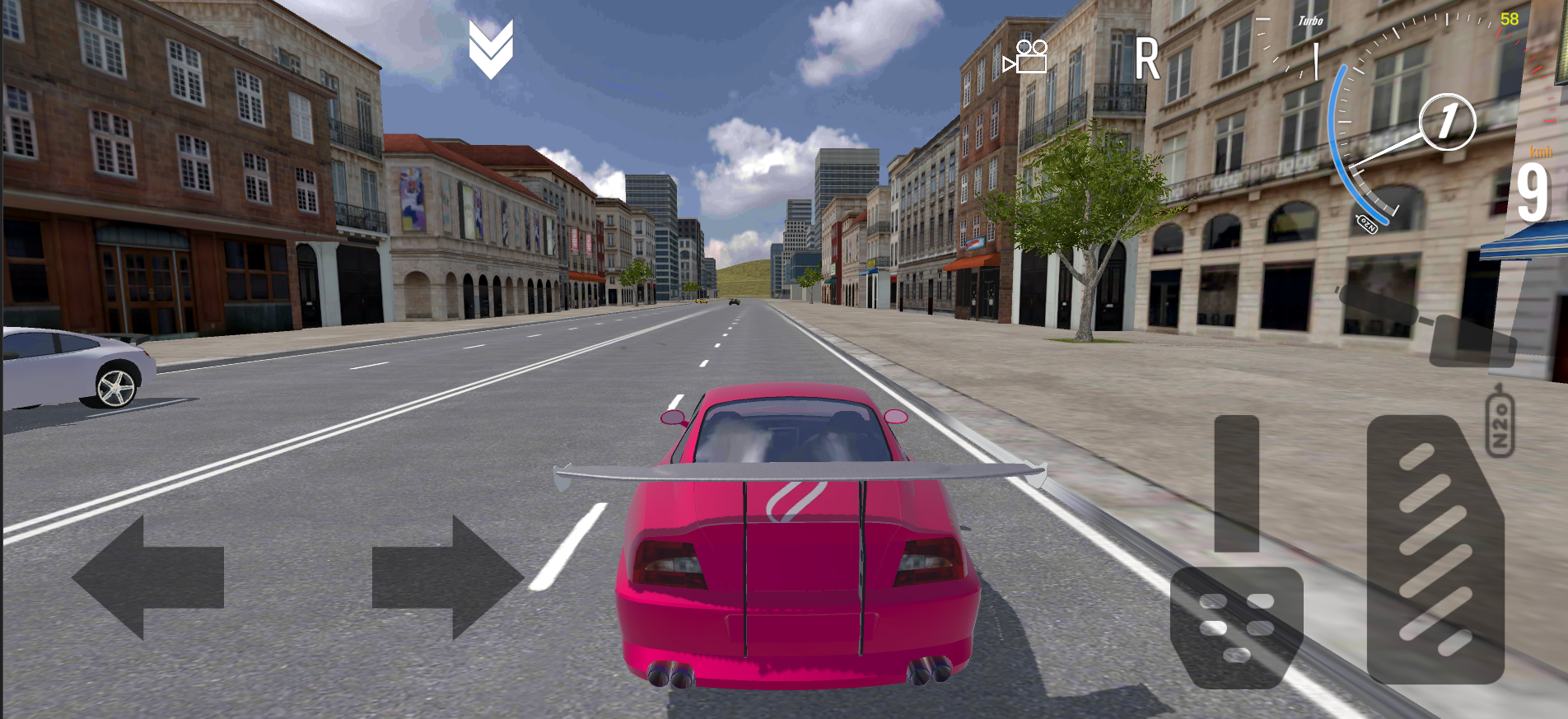Tap the camera view switch icon
The height and width of the screenshot is (719, 1568).
pyautogui.click(x=1027, y=58)
